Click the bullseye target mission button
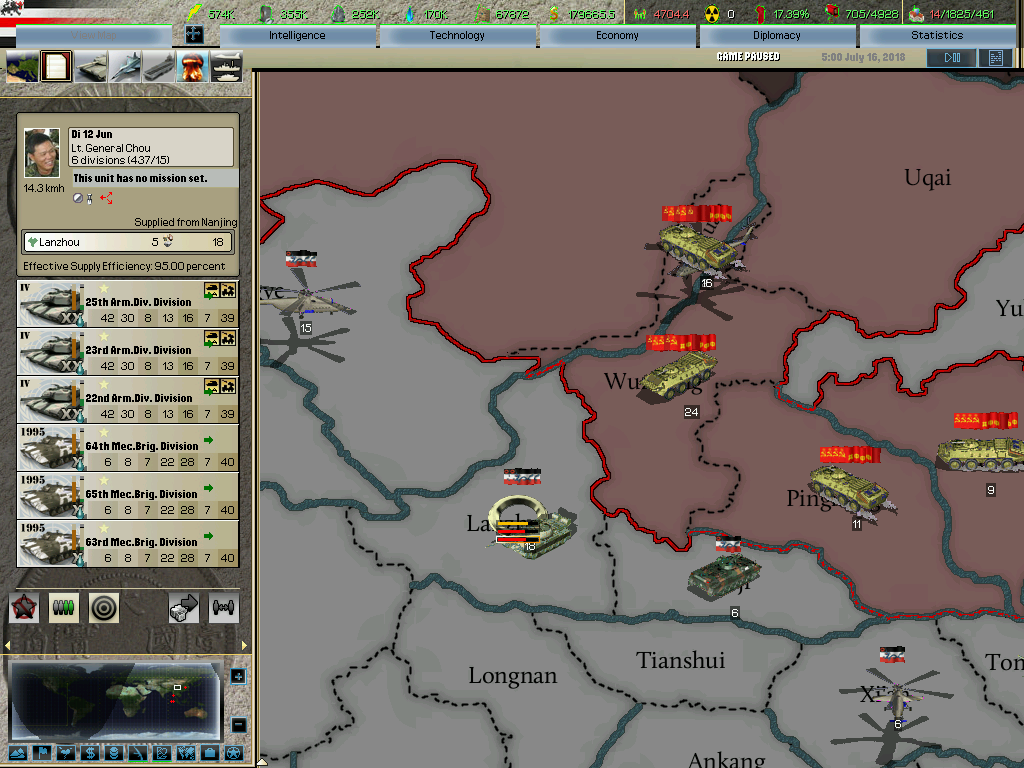Image resolution: width=1024 pixels, height=768 pixels. coord(104,607)
